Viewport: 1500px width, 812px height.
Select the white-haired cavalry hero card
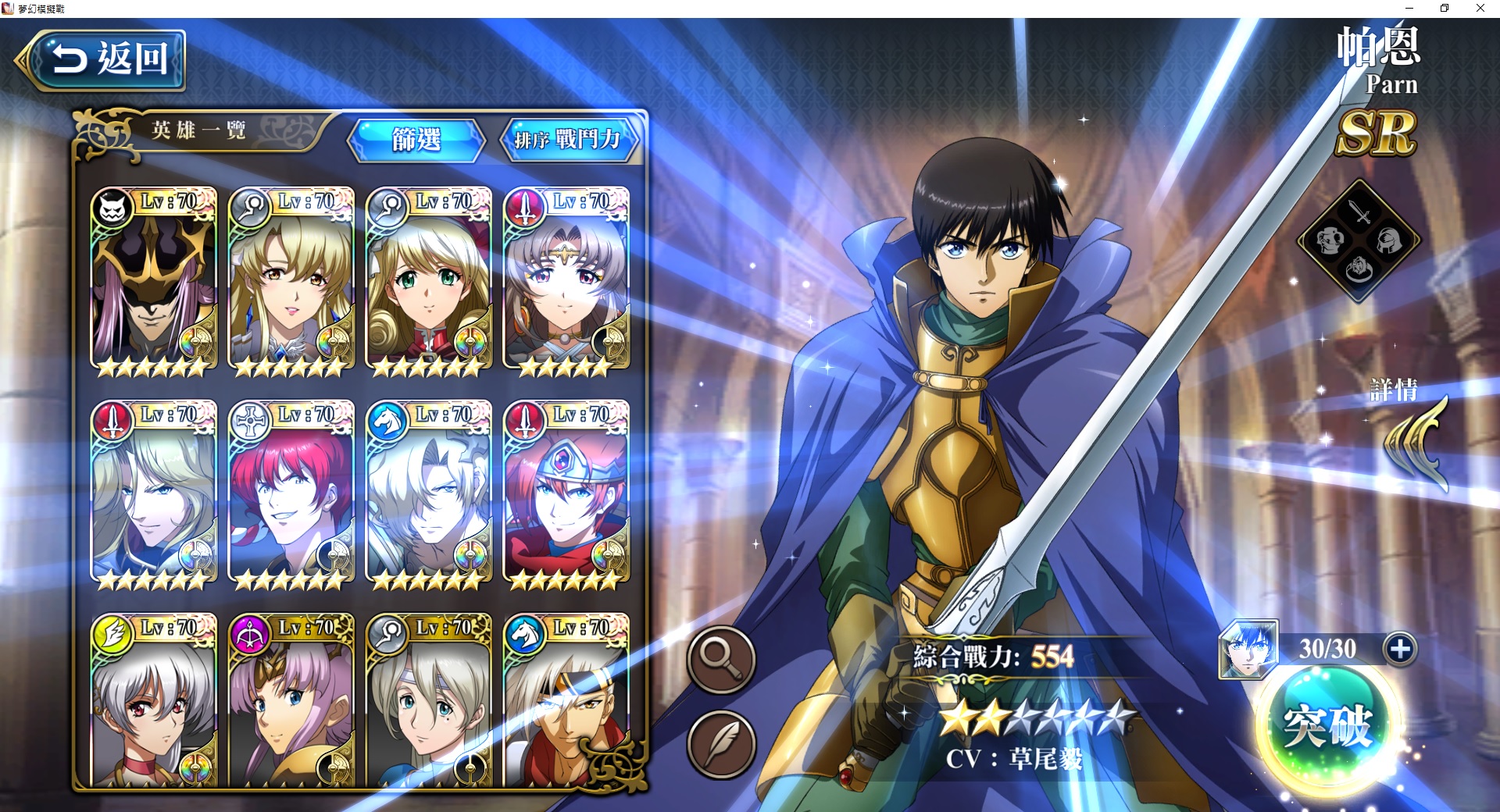tap(428, 492)
